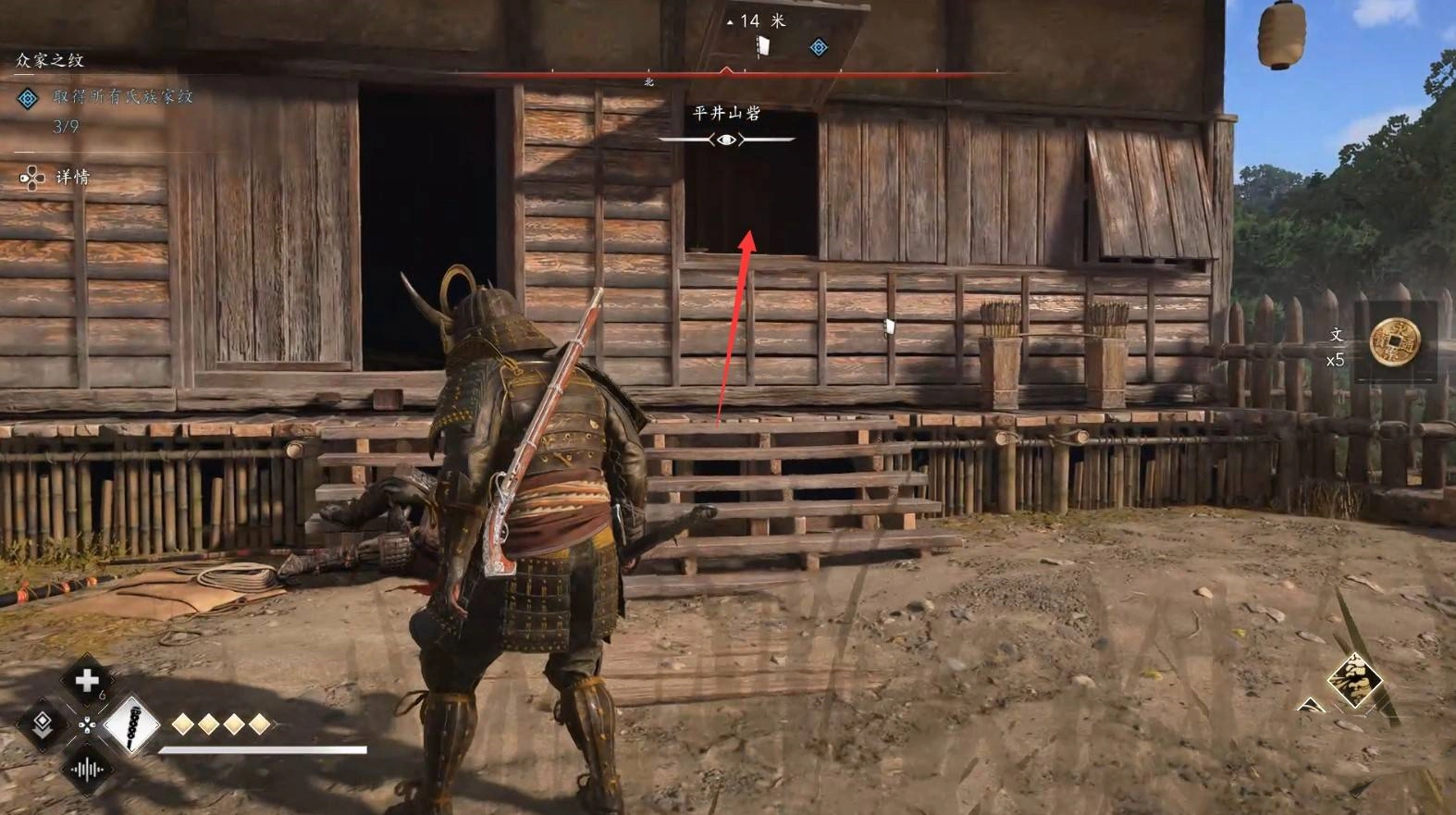Open the gold coin loot notification

point(1394,342)
